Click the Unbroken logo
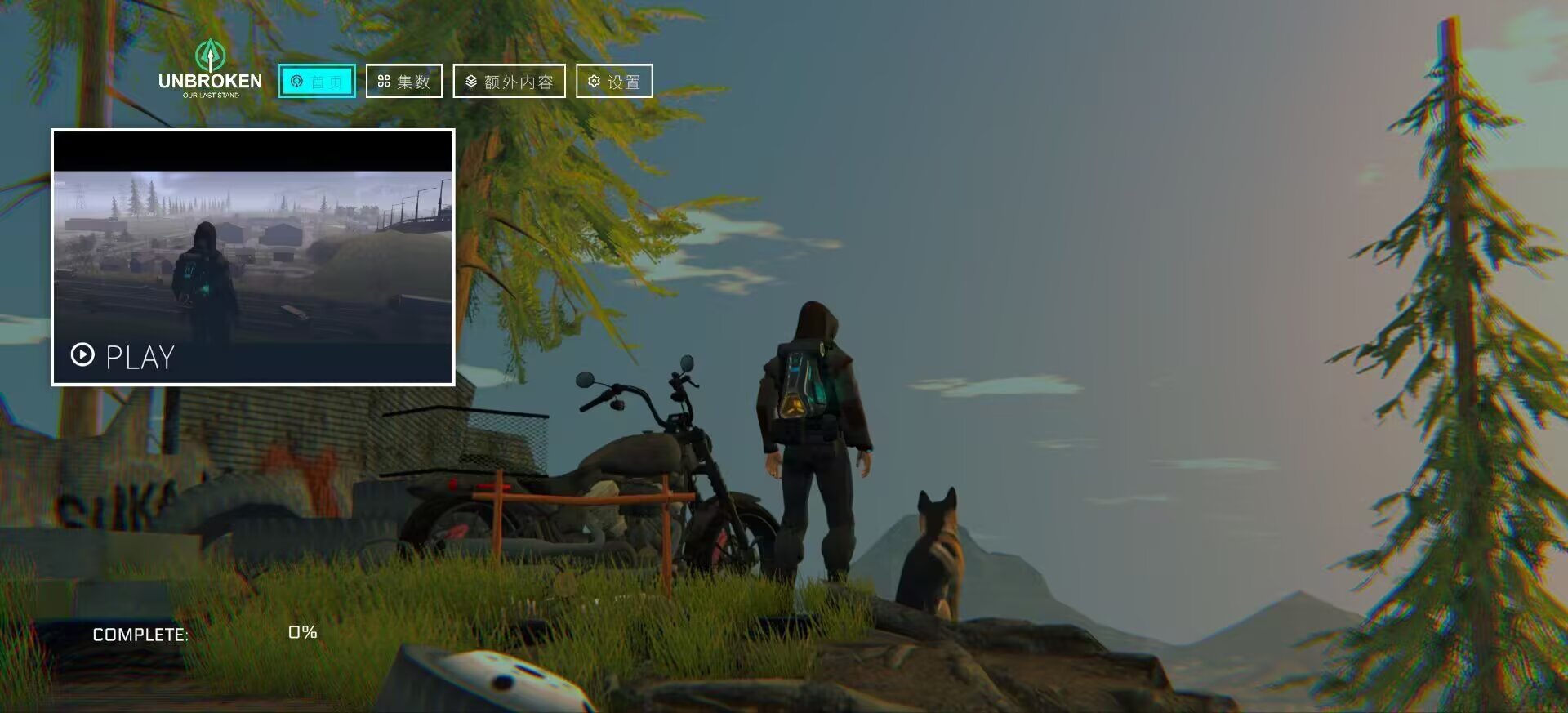Screen dimensions: 1568x713 click(210, 70)
